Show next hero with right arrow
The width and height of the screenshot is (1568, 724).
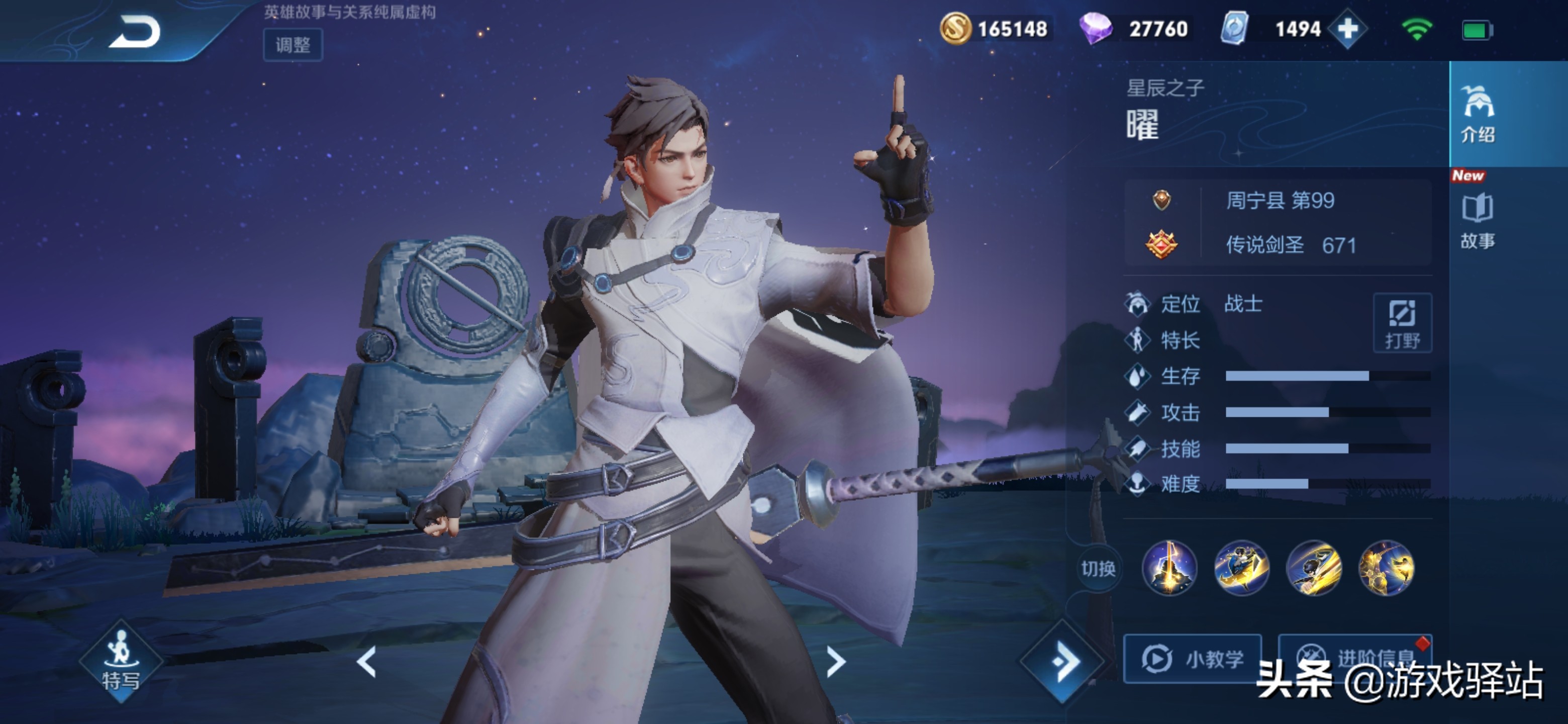[x=836, y=662]
